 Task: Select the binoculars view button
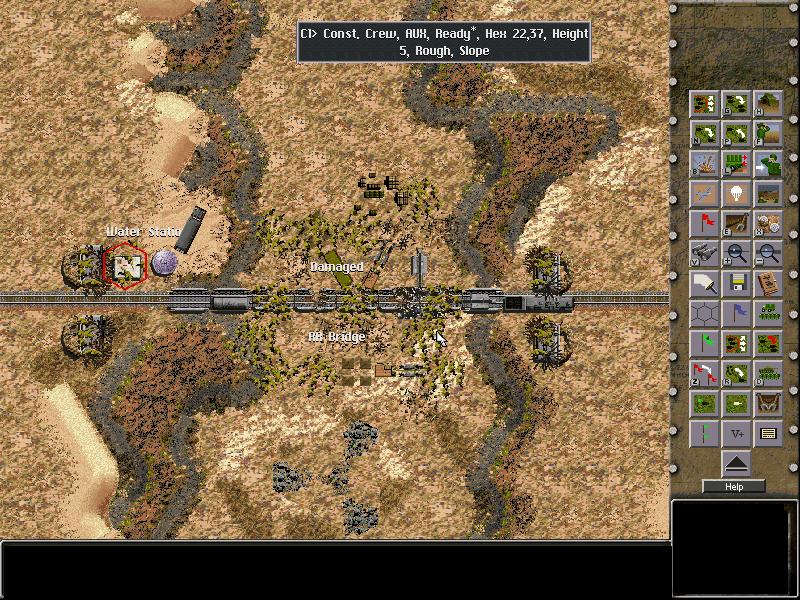(704, 253)
